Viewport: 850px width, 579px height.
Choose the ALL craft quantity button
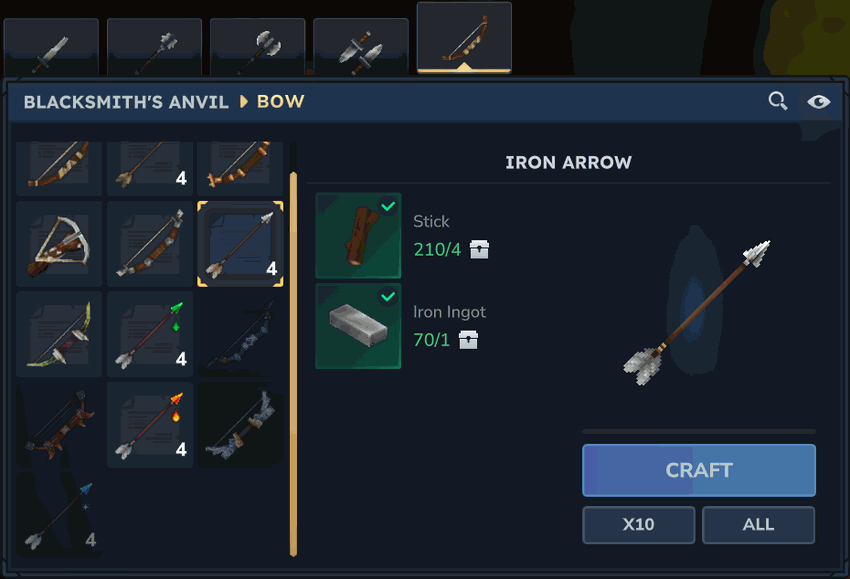click(758, 524)
